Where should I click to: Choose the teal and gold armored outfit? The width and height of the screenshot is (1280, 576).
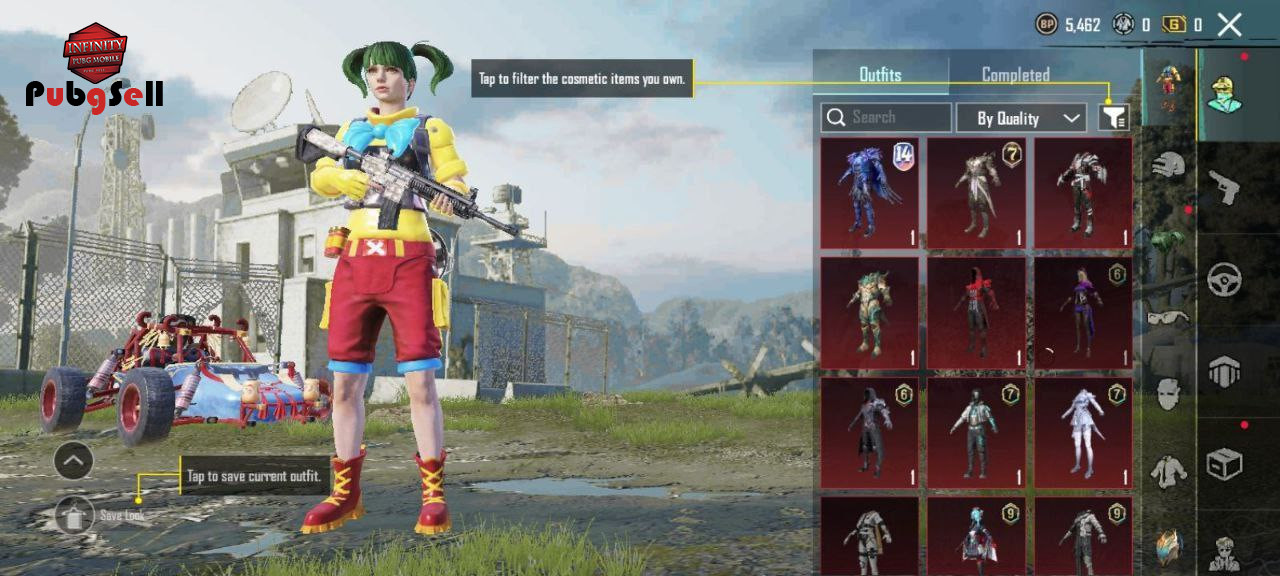pos(869,313)
